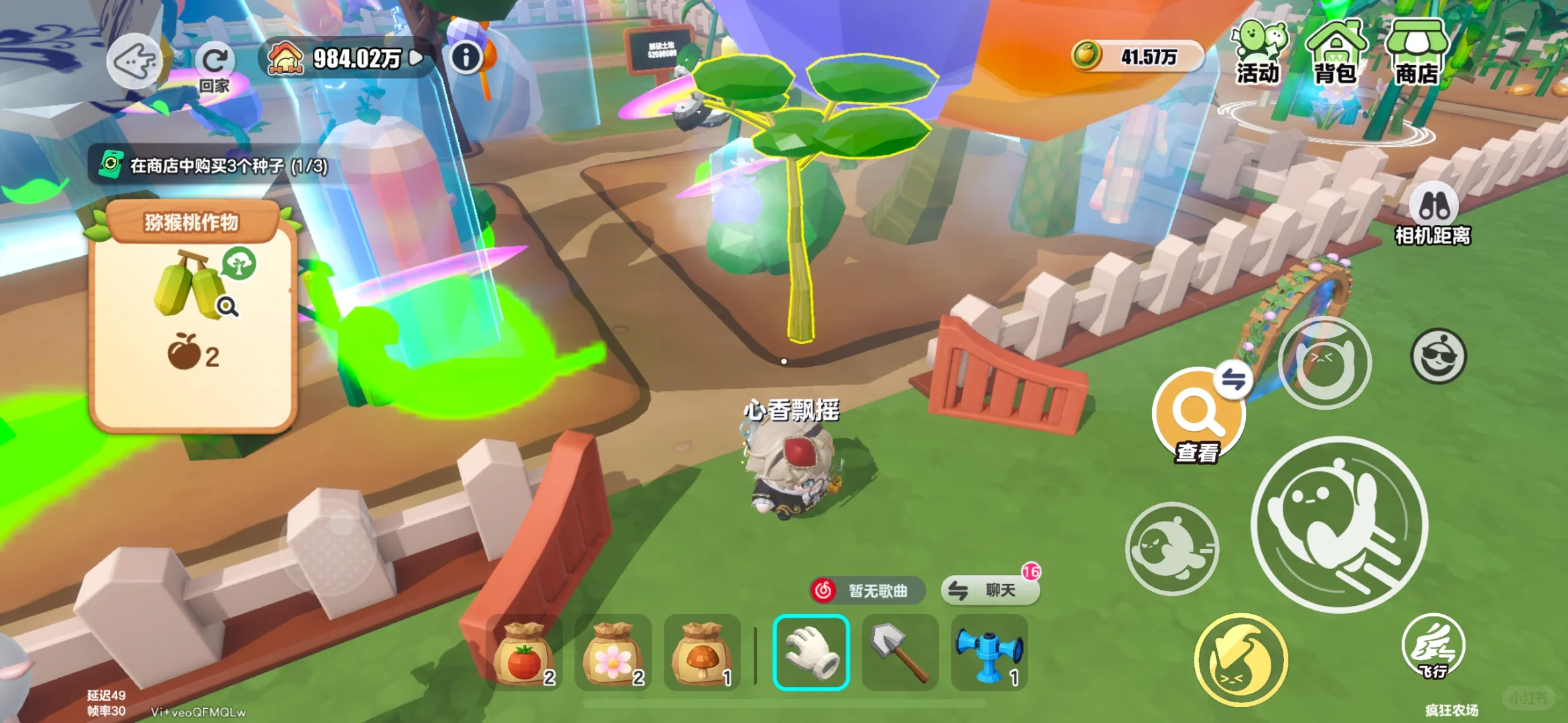Viewport: 1568px width, 723px height.
Task: Open the 聊天 chat panel
Action: pyautogui.click(x=991, y=590)
